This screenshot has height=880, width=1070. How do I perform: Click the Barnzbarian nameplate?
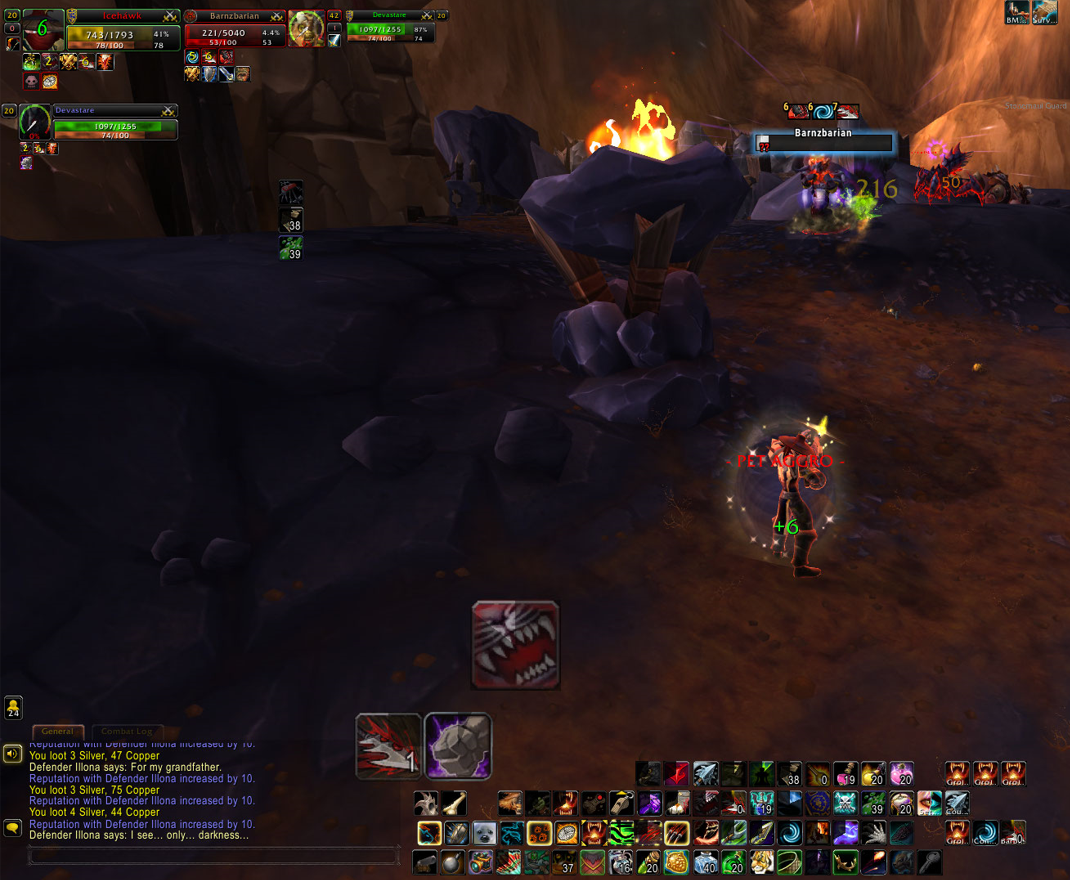click(x=824, y=141)
